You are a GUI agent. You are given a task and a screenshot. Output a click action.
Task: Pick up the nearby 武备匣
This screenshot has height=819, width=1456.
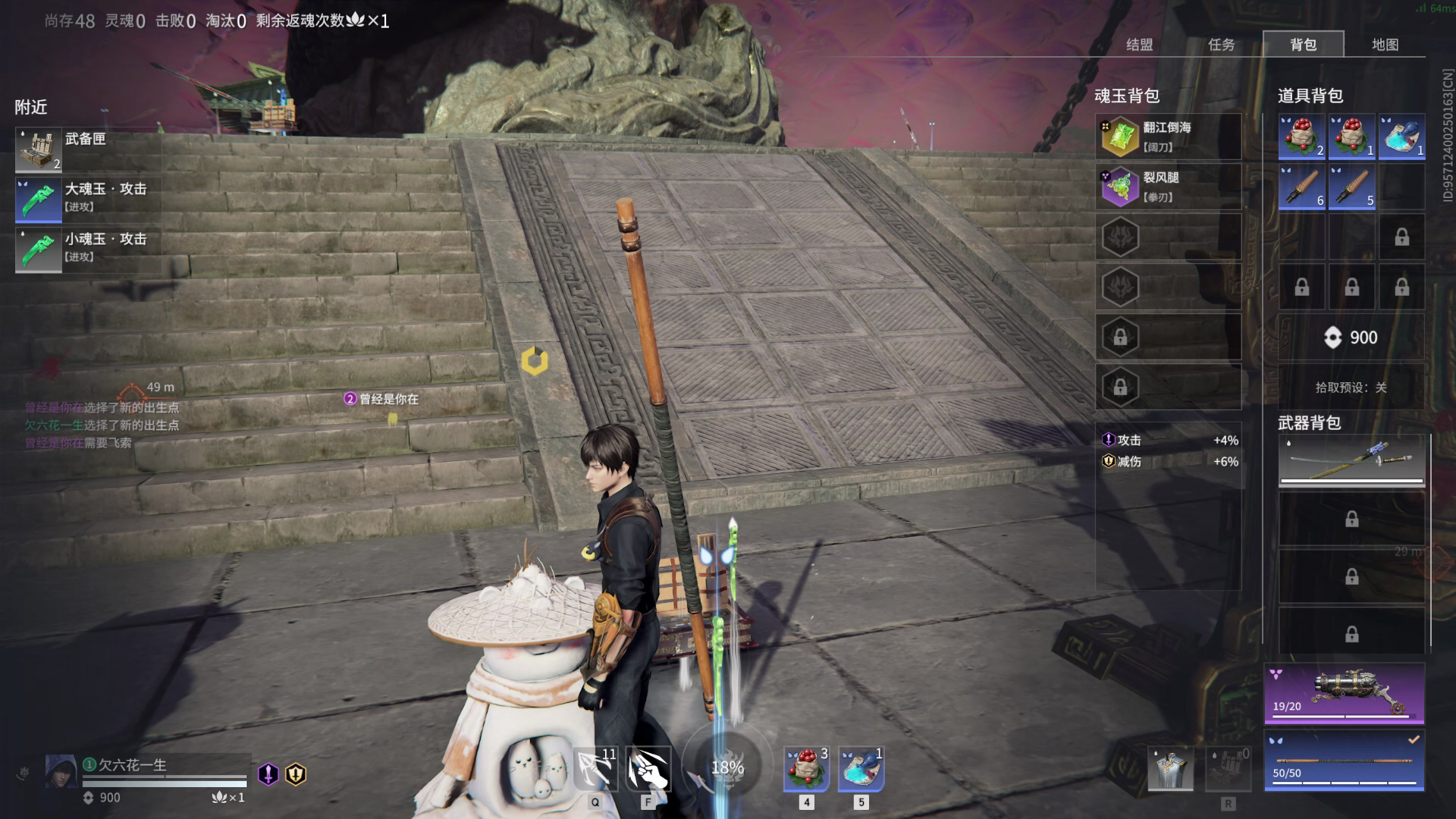(x=87, y=150)
